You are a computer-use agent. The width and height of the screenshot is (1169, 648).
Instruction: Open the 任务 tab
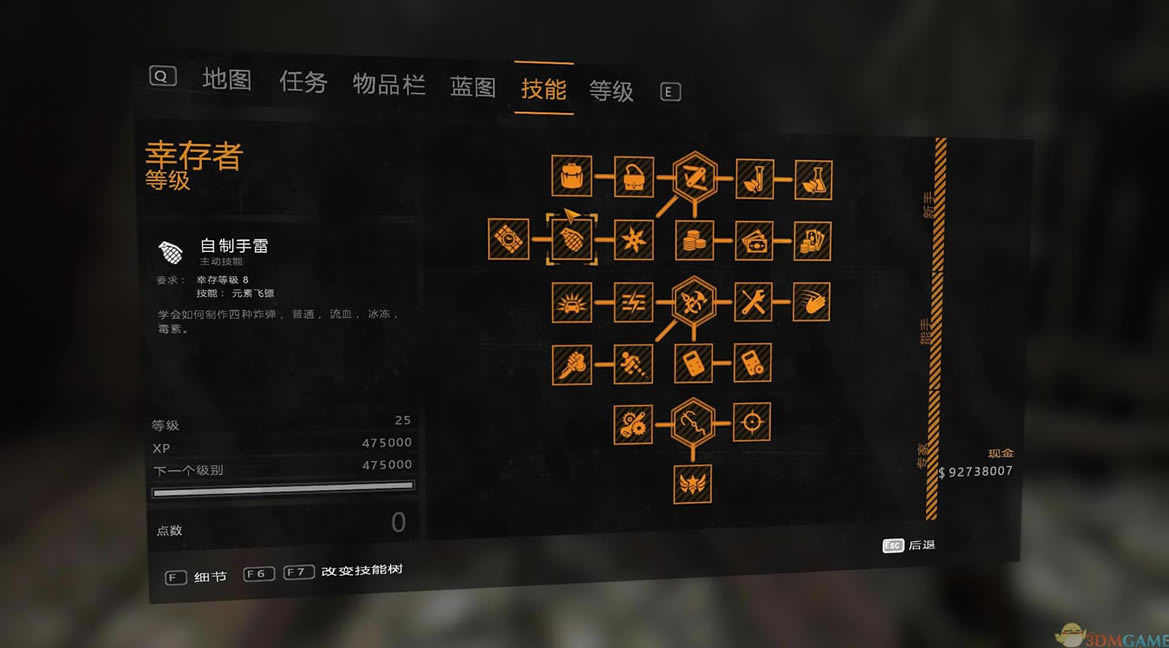click(x=303, y=82)
